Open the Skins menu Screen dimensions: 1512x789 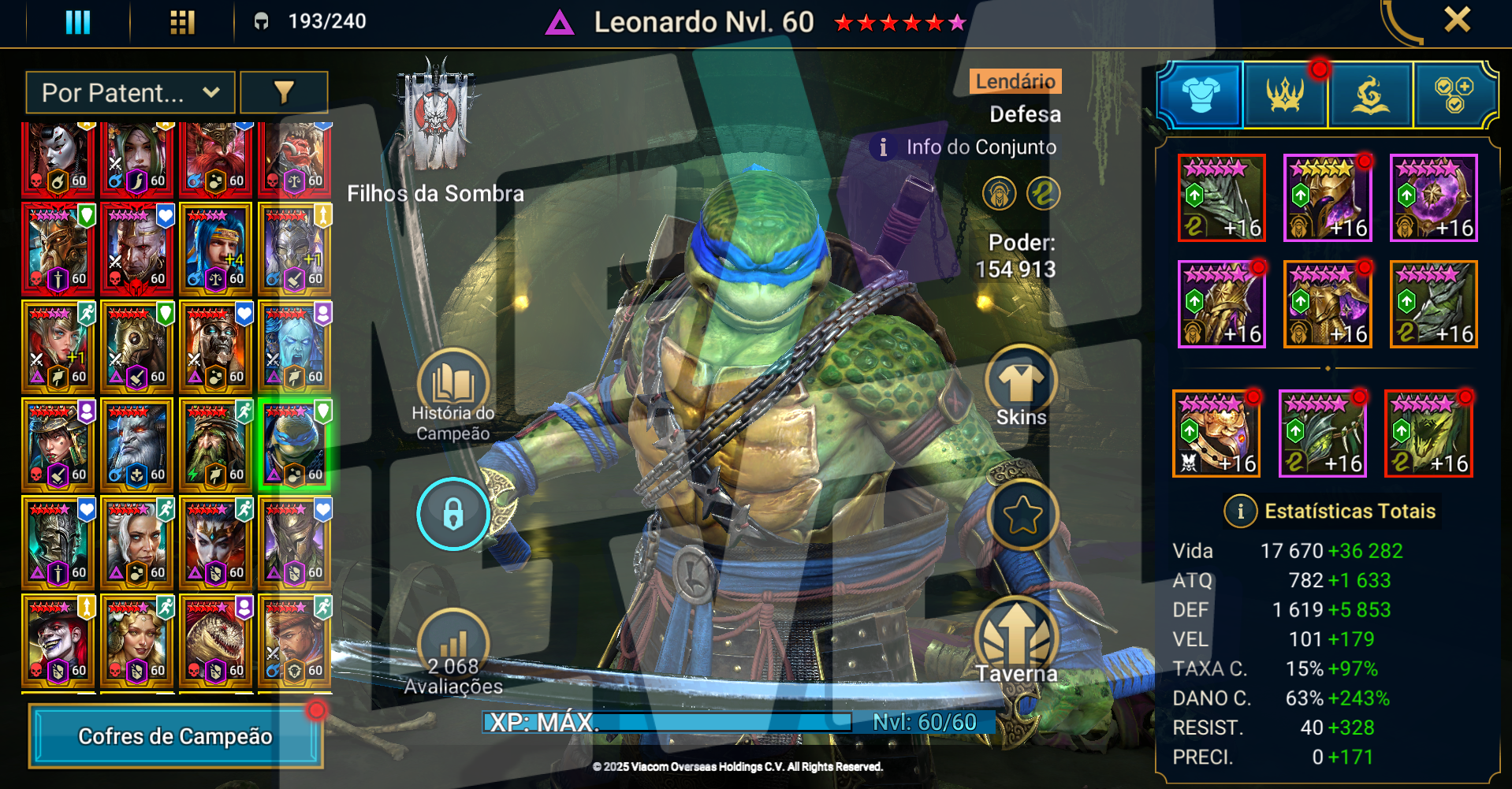click(x=1021, y=388)
